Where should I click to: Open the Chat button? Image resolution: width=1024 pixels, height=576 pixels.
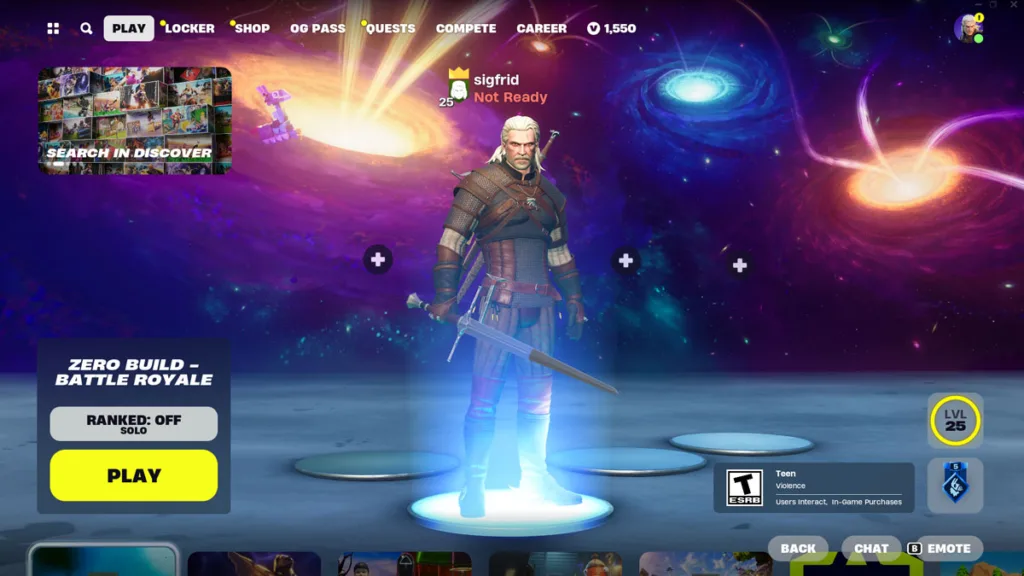[x=871, y=548]
